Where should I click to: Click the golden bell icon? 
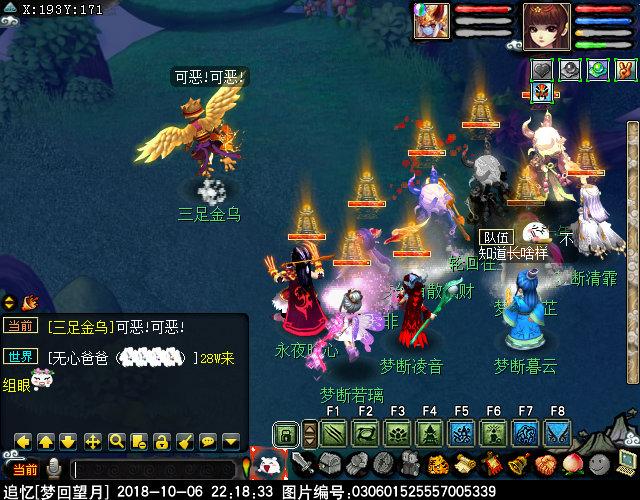[x=519, y=464]
